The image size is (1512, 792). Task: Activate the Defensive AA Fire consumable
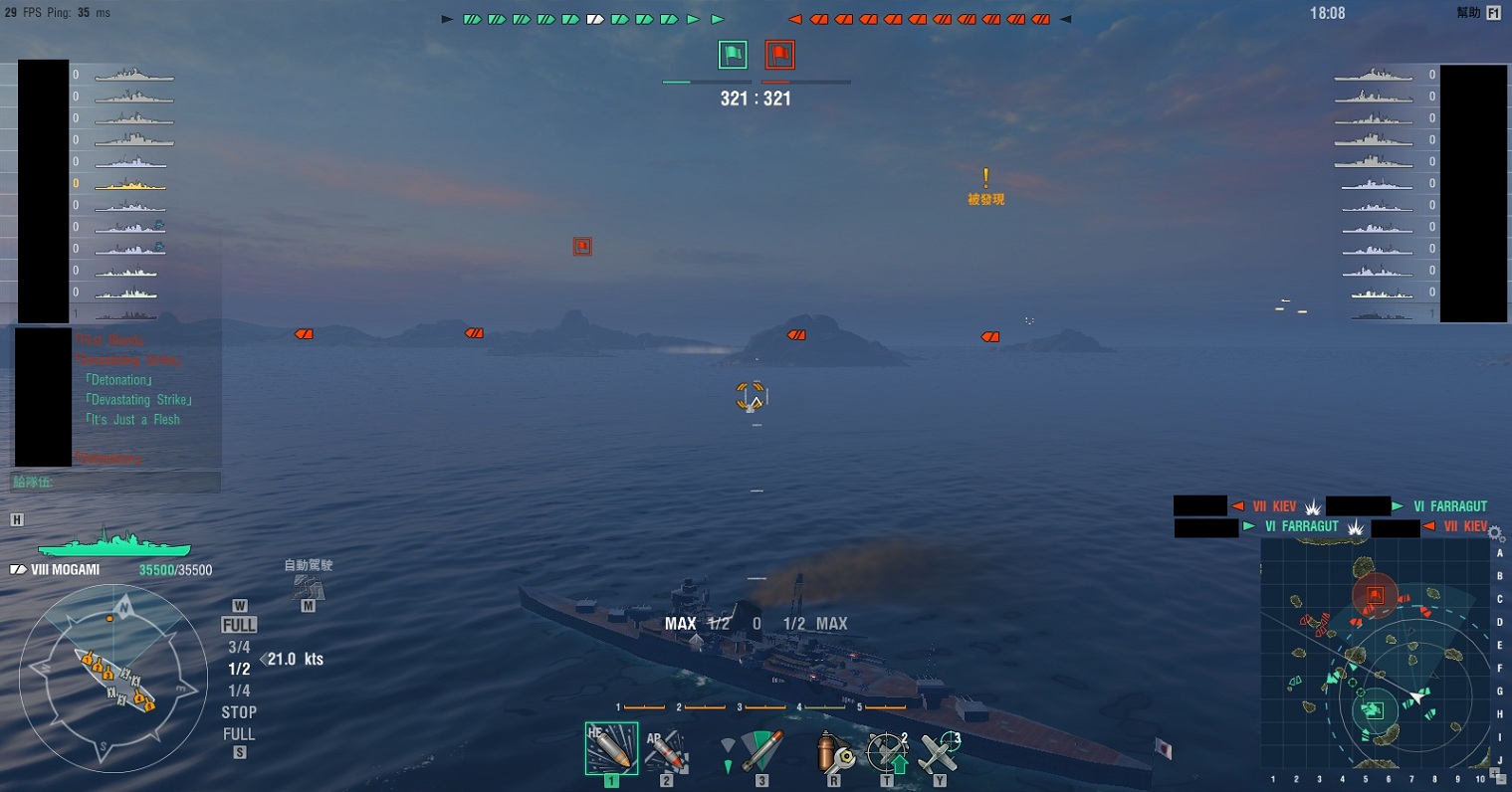(887, 752)
